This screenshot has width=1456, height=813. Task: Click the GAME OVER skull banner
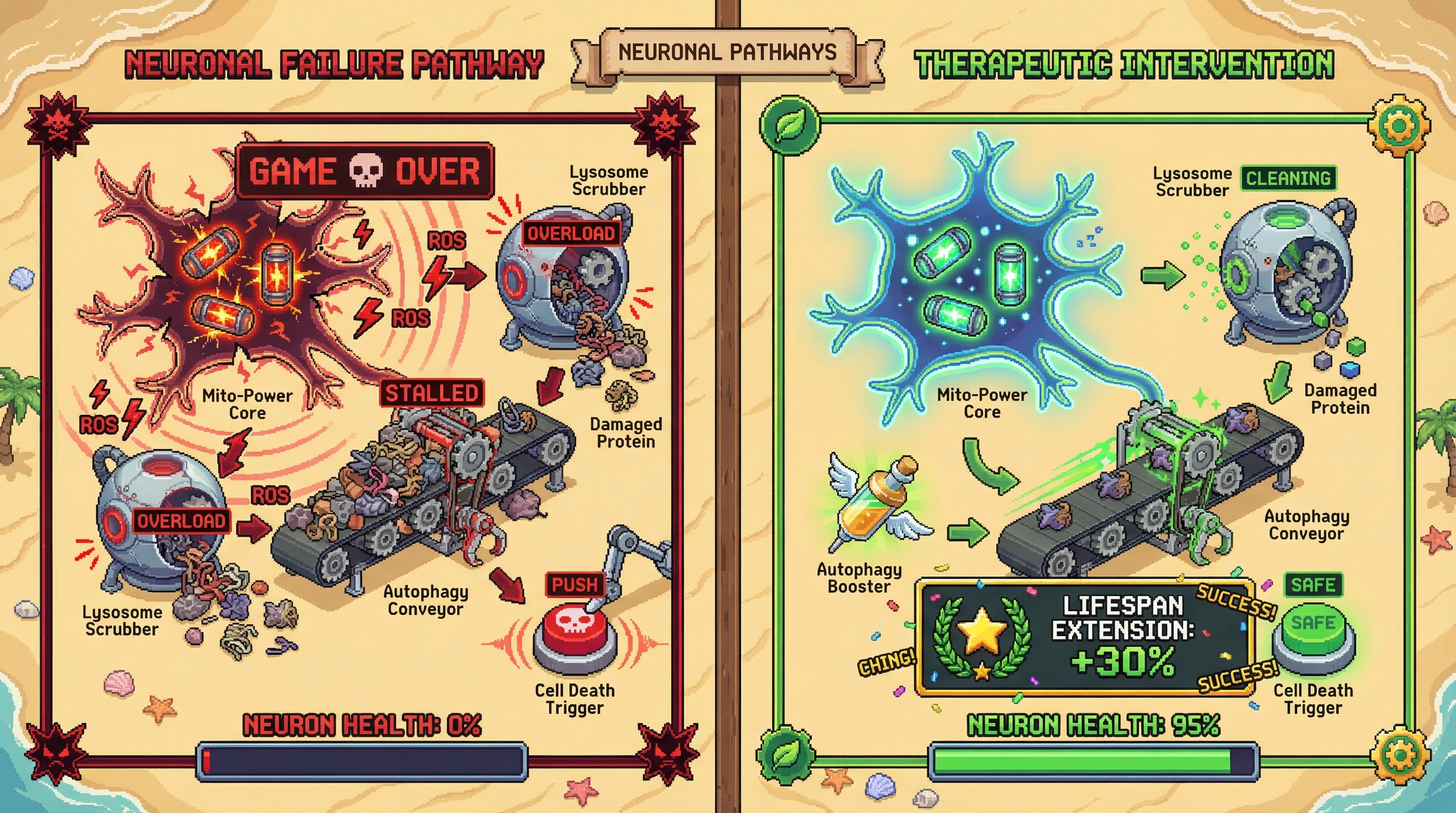pyautogui.click(x=365, y=171)
